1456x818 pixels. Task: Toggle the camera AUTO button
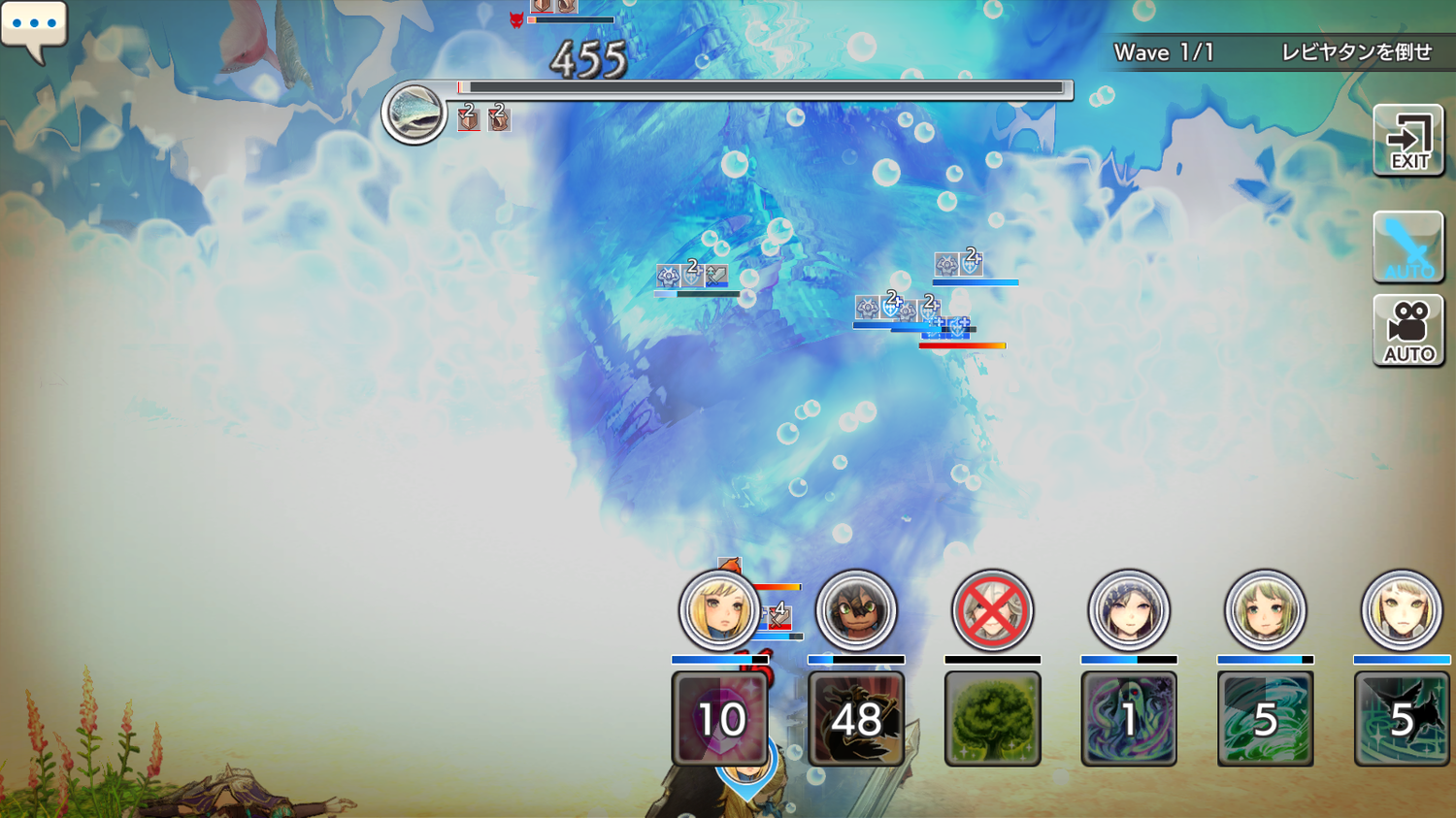[x=1408, y=331]
